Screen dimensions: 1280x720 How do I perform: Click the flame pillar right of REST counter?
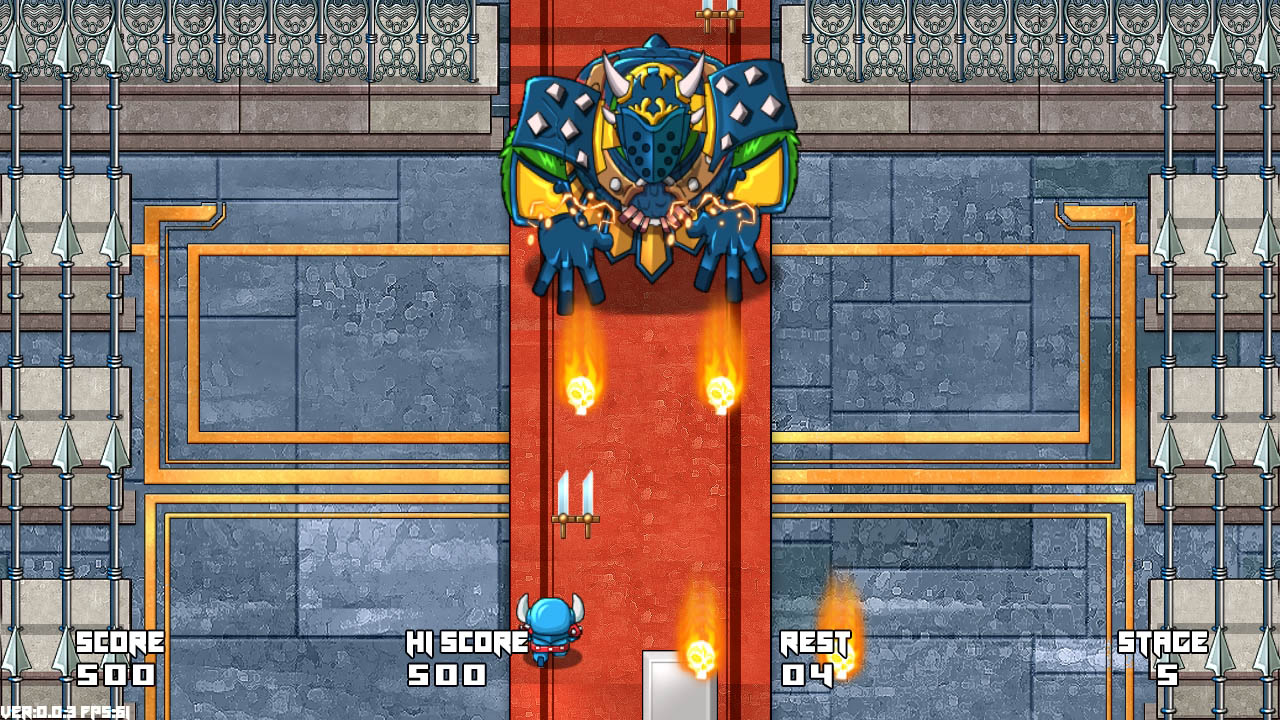coord(840,620)
